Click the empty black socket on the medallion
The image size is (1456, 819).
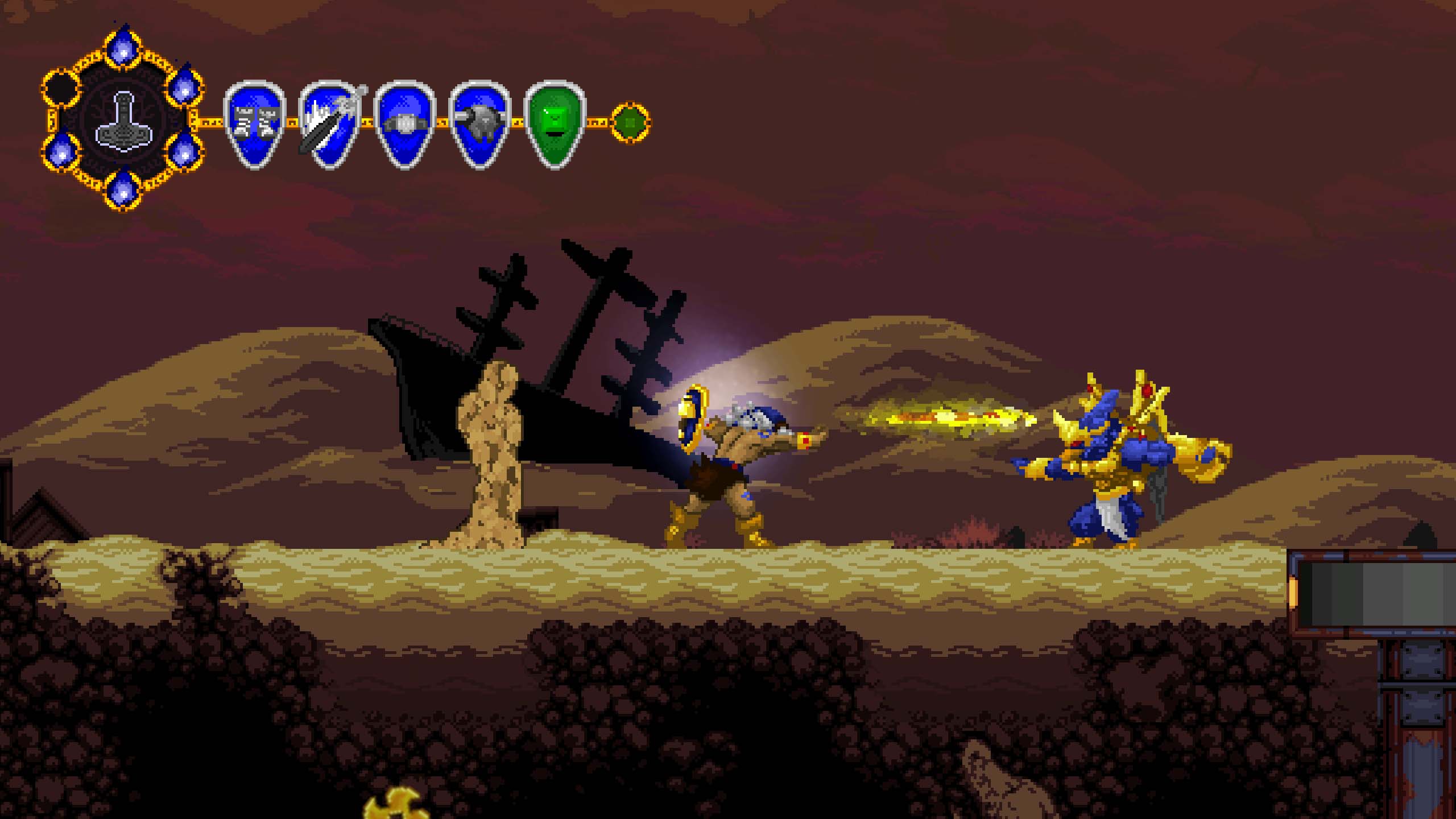click(x=60, y=88)
